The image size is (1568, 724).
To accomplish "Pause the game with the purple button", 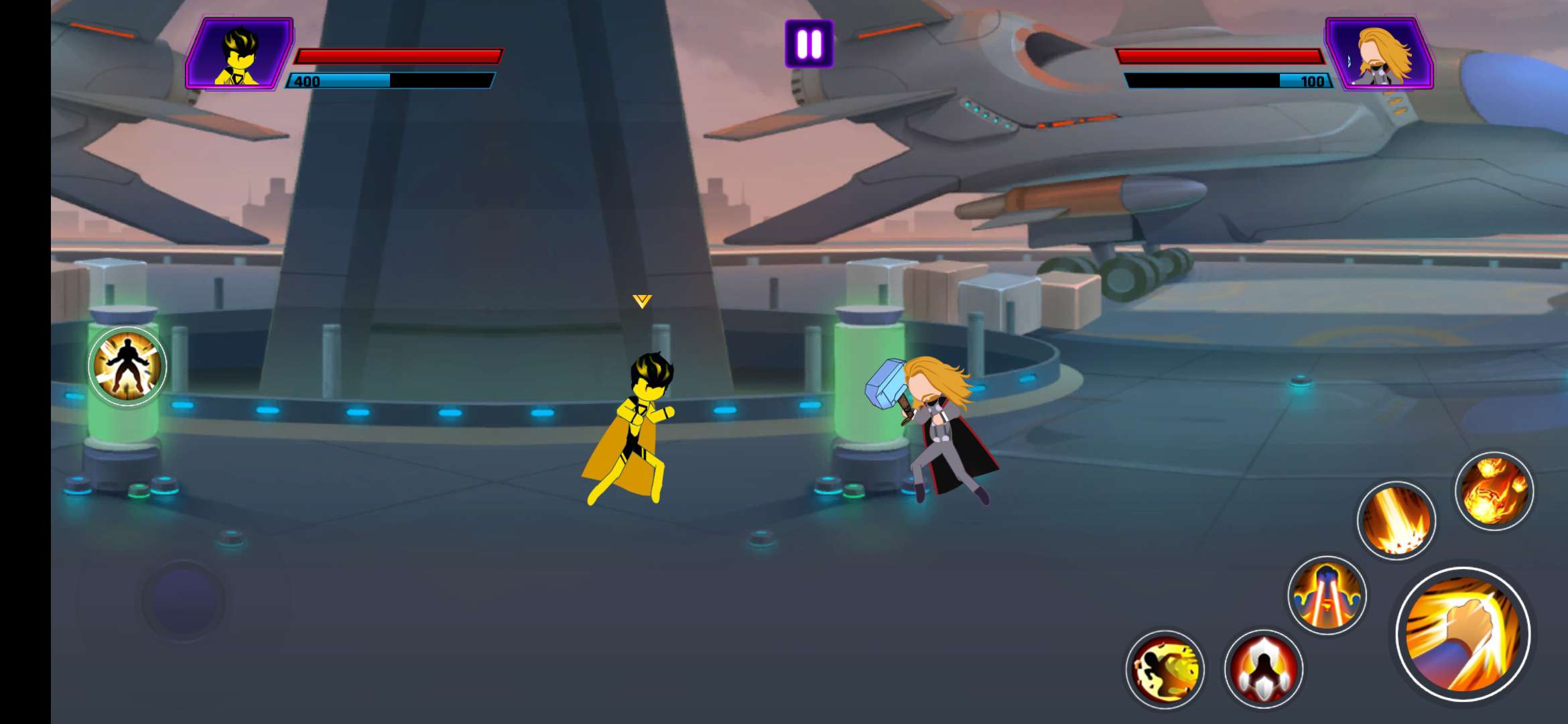I will pos(809,44).
